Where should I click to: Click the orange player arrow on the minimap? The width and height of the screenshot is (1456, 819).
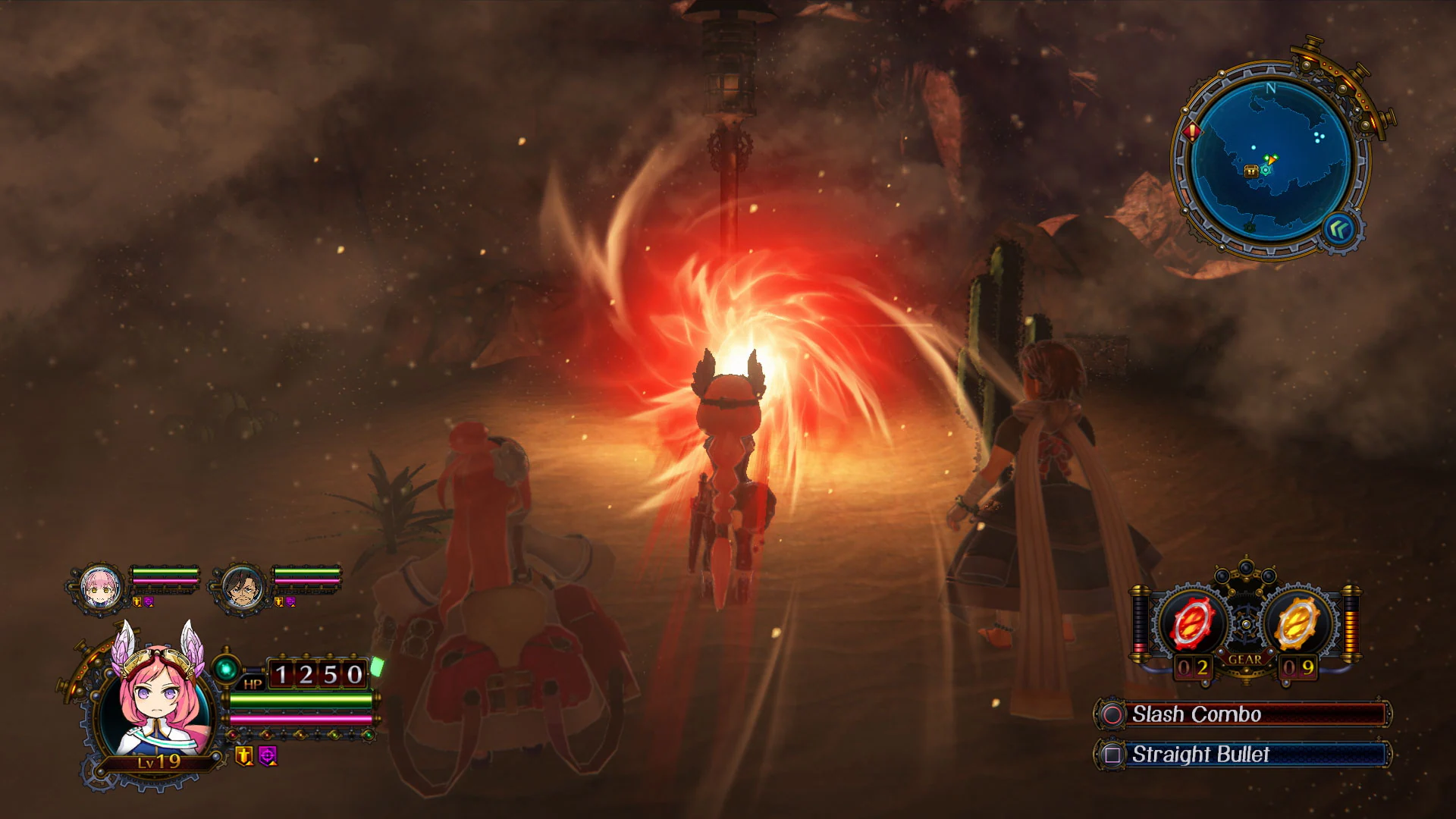[1271, 160]
